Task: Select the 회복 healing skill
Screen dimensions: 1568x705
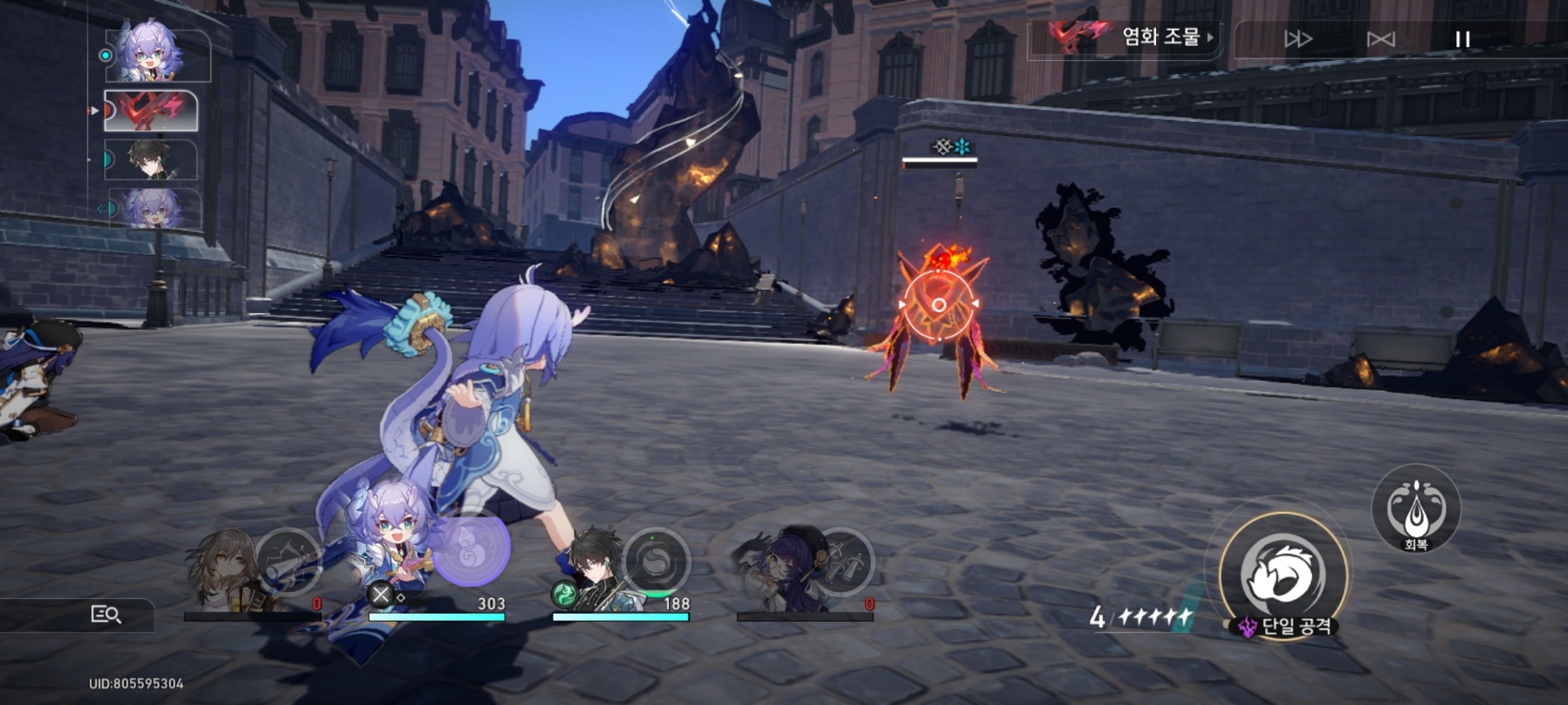Action: point(1416,508)
